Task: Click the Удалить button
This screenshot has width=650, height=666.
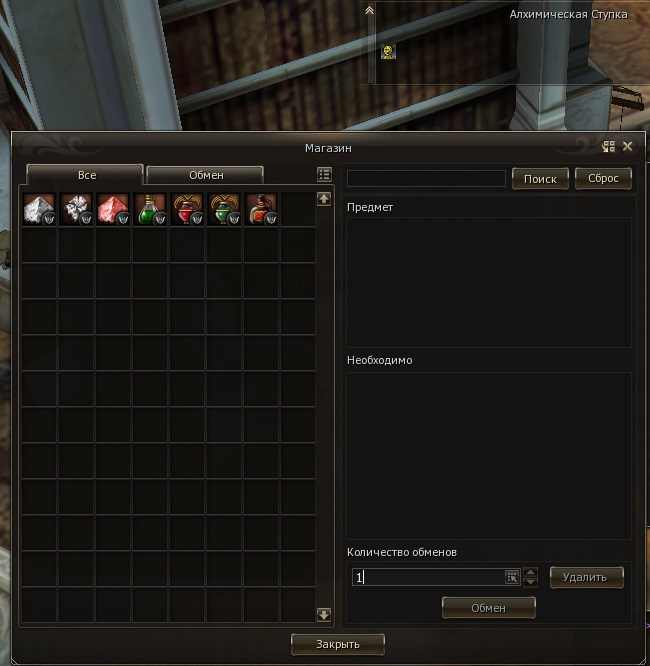Action: (x=586, y=577)
